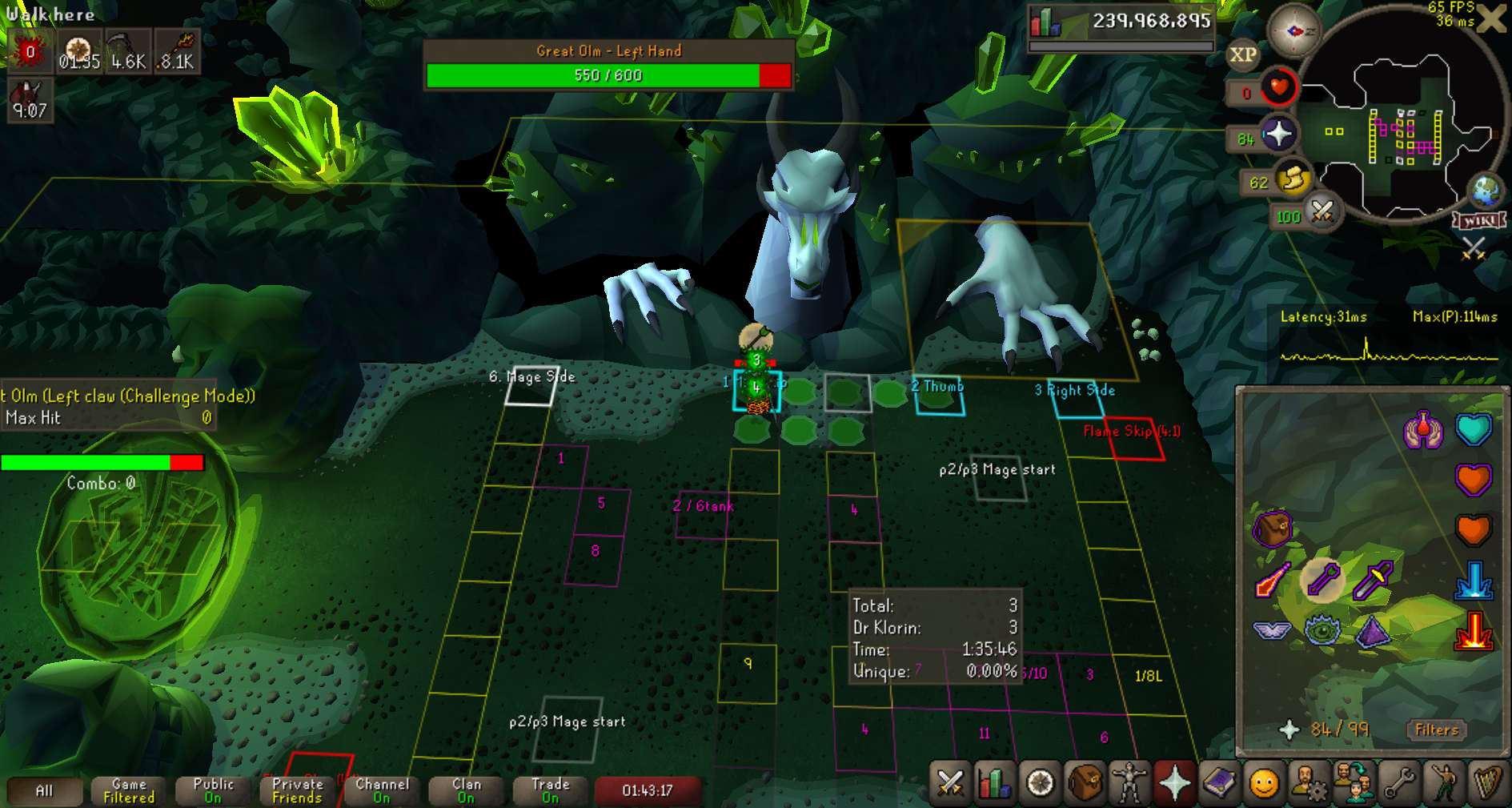Activate the special attack orb
1512x808 pixels.
click(1322, 212)
